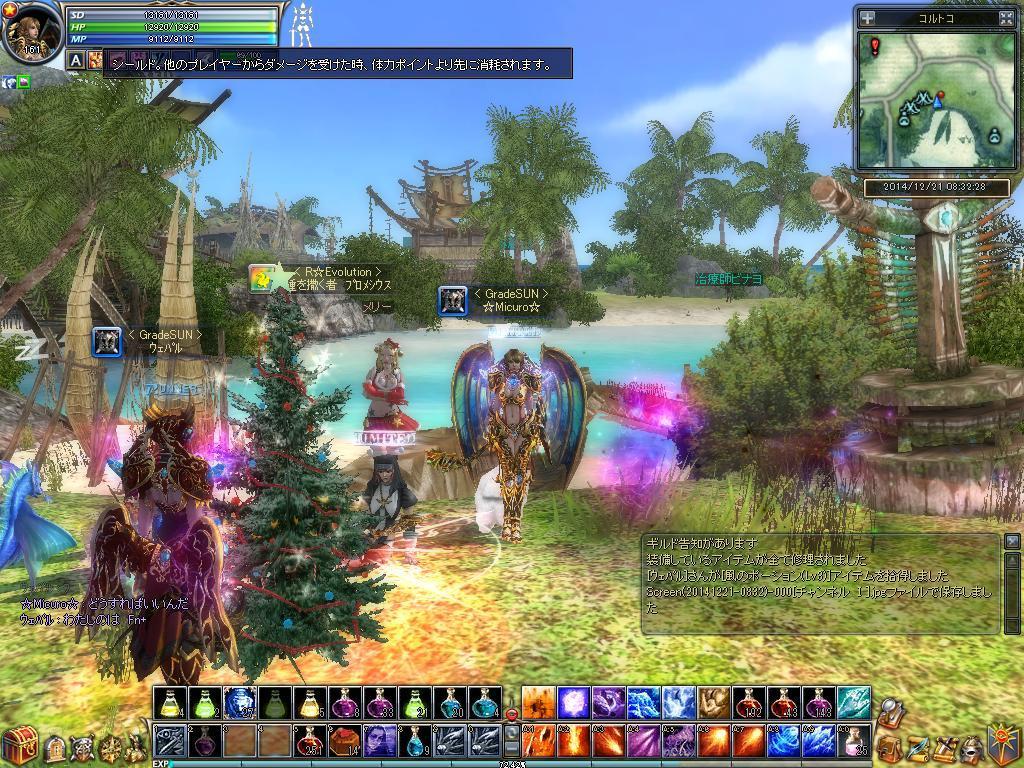Viewport: 1024px width, 768px height.
Task: Click the magnifying glass search icon
Action: pyautogui.click(x=888, y=708)
